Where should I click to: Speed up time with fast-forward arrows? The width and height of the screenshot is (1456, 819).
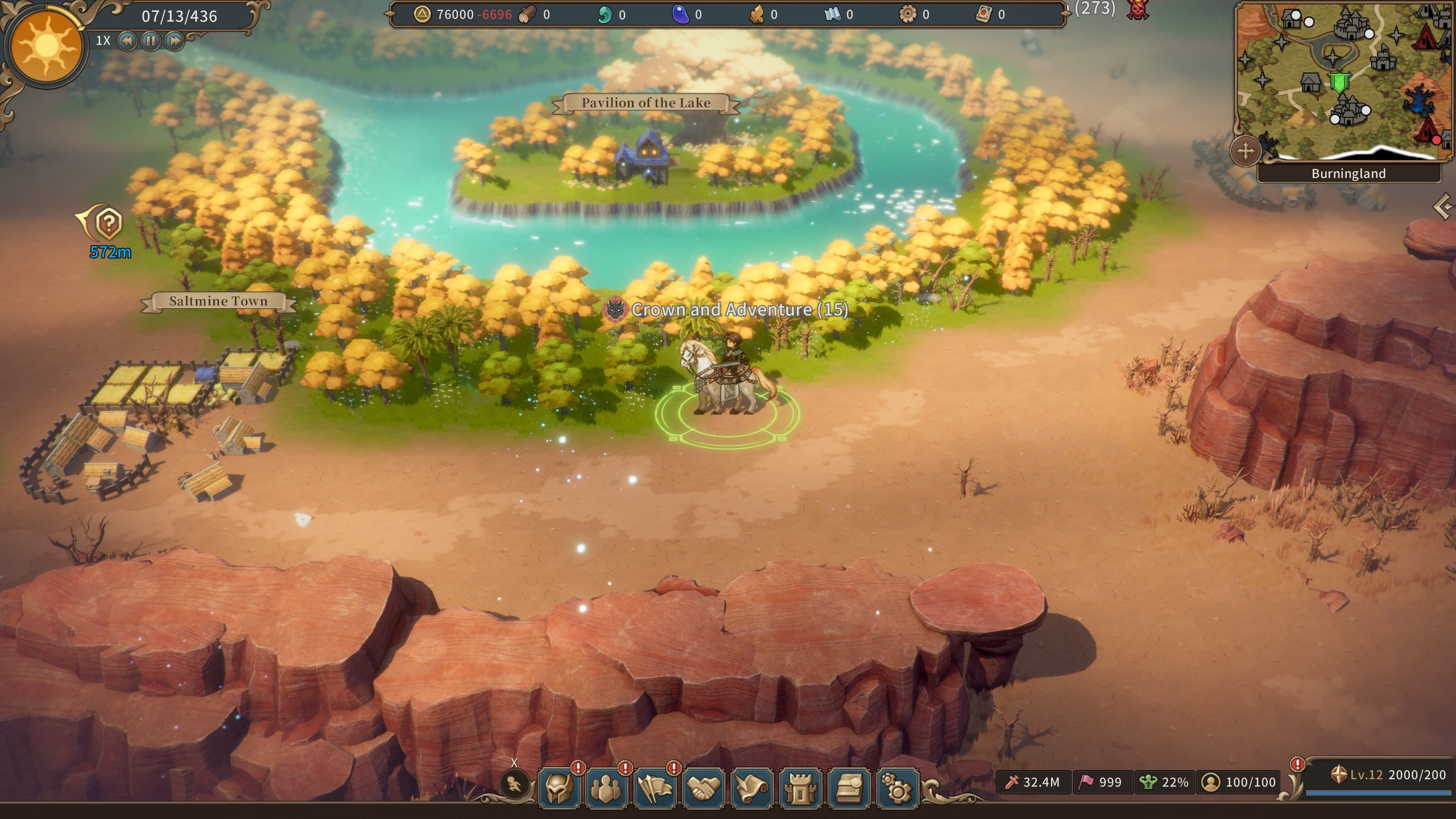[x=175, y=41]
